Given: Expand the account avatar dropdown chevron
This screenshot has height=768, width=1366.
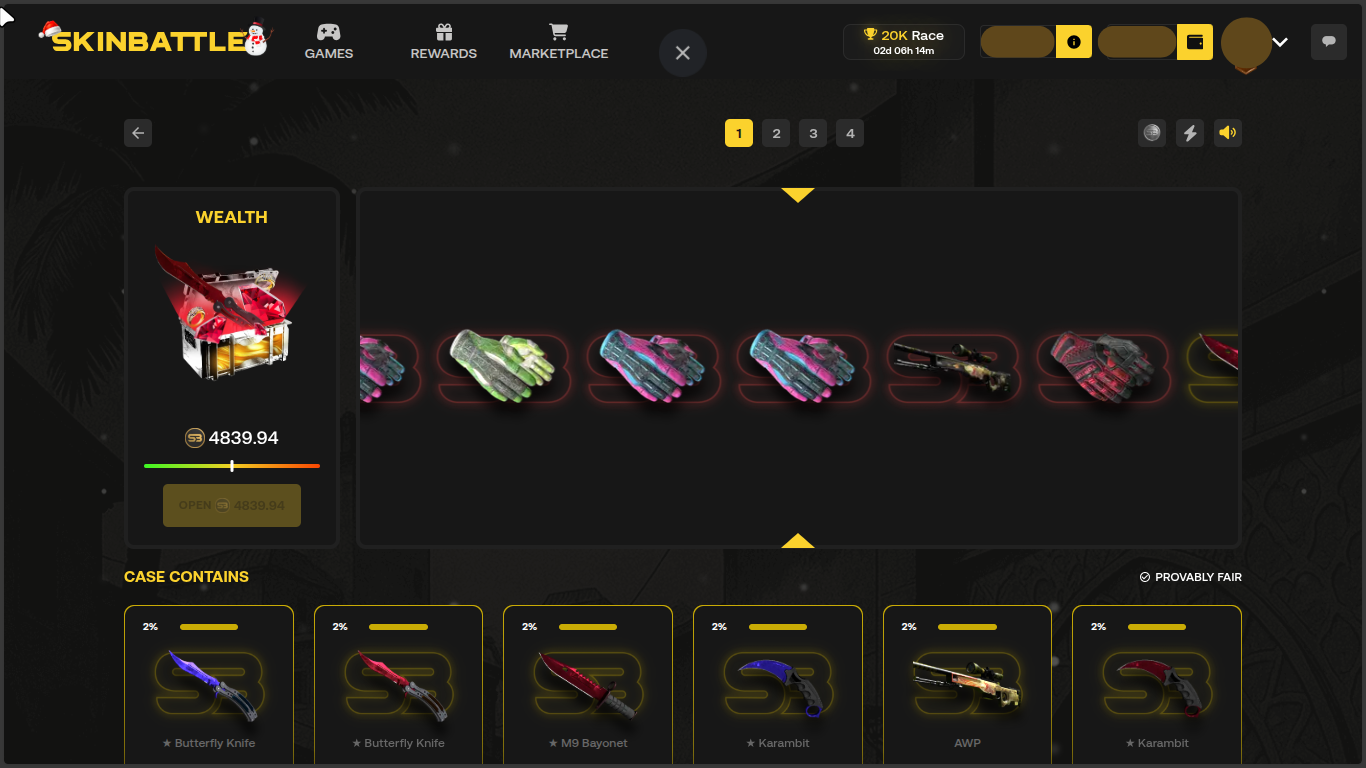Looking at the screenshot, I should (x=1280, y=43).
